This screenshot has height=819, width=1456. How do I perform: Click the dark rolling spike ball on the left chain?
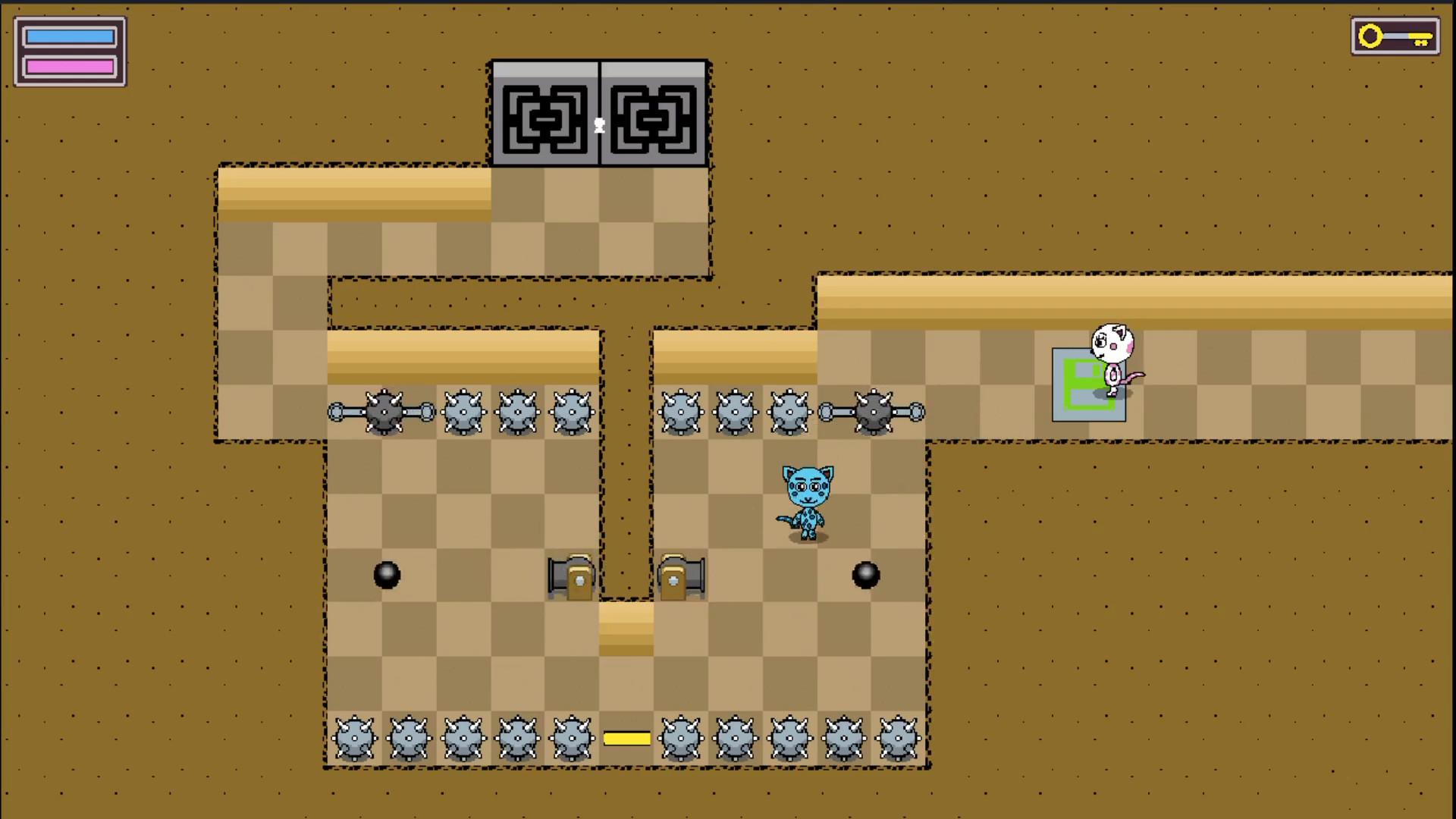click(x=383, y=412)
